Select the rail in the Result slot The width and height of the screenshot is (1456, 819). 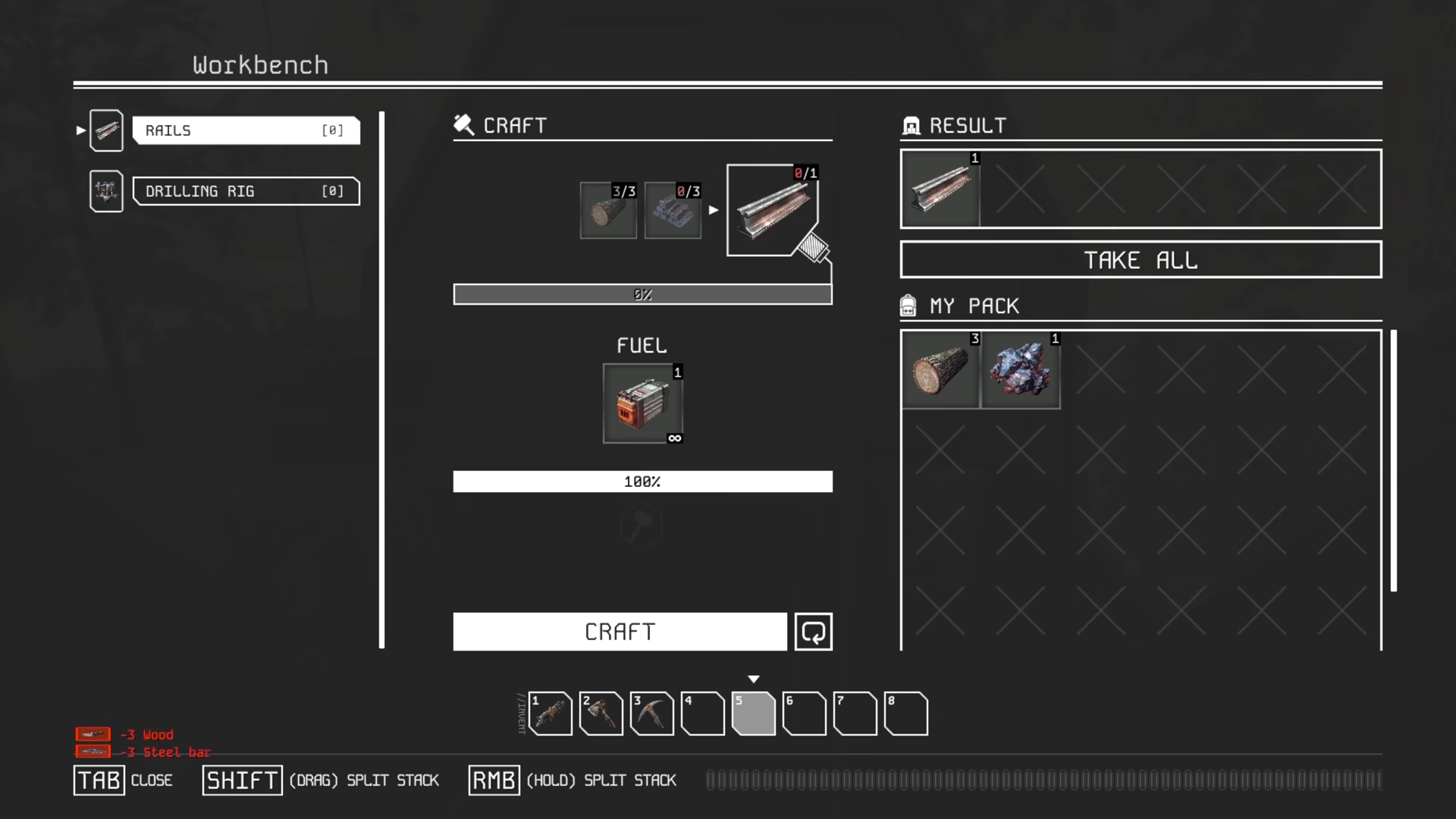tap(940, 190)
